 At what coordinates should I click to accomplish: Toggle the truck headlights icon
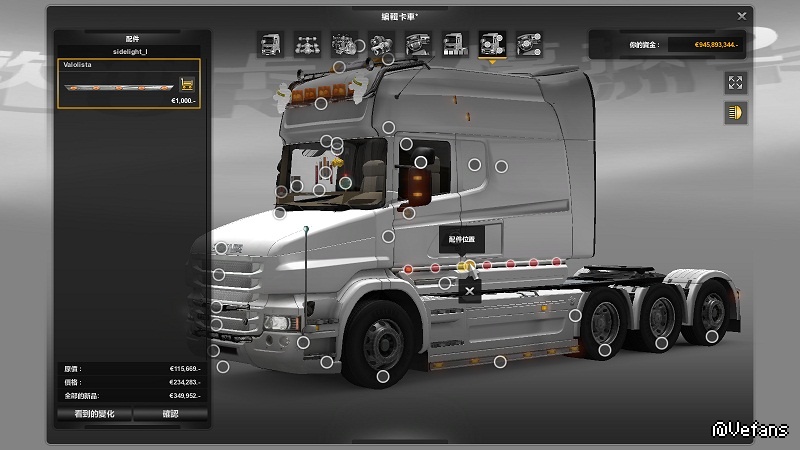[x=736, y=112]
